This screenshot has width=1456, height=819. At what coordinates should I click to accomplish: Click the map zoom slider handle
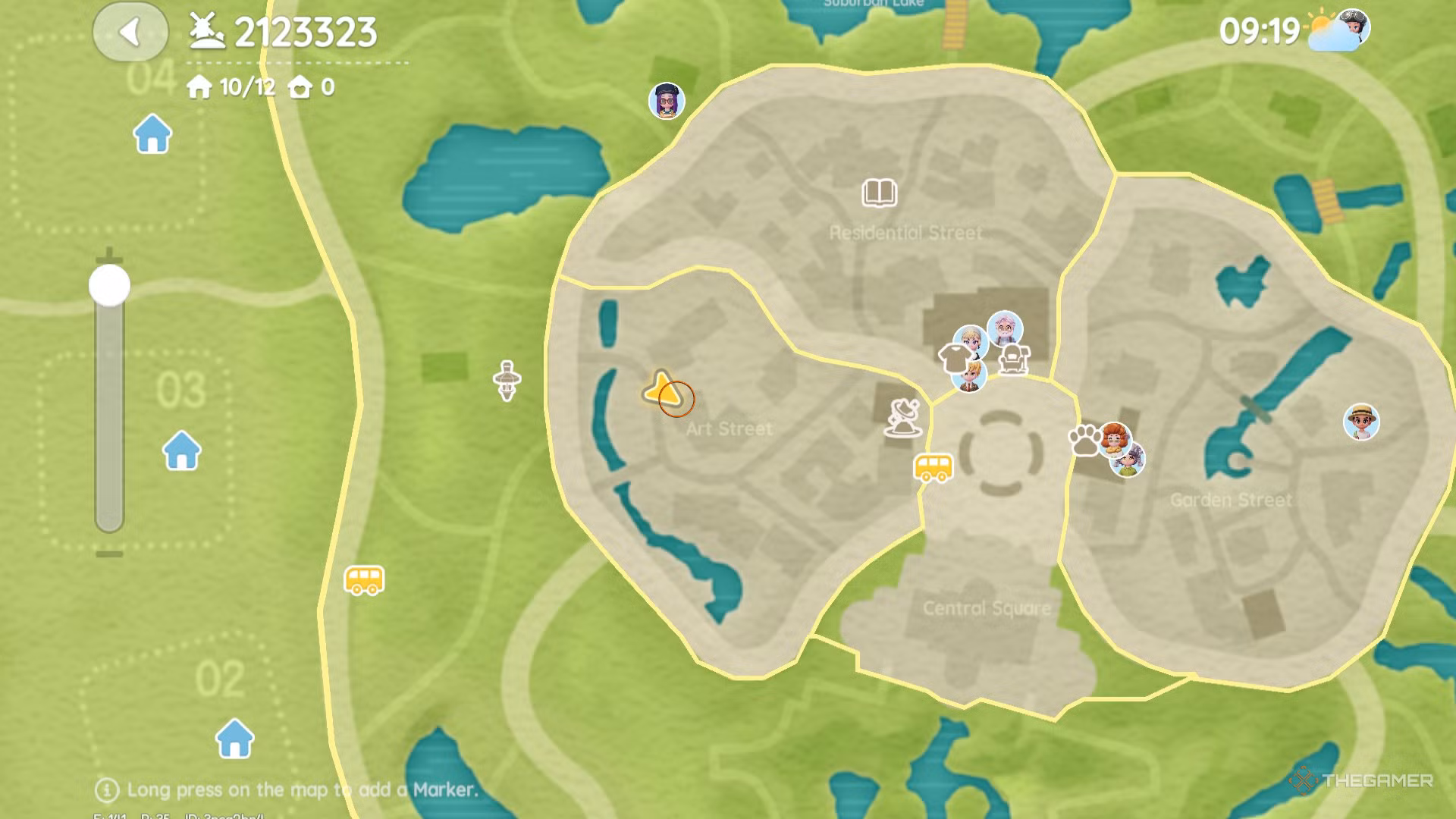(x=108, y=286)
